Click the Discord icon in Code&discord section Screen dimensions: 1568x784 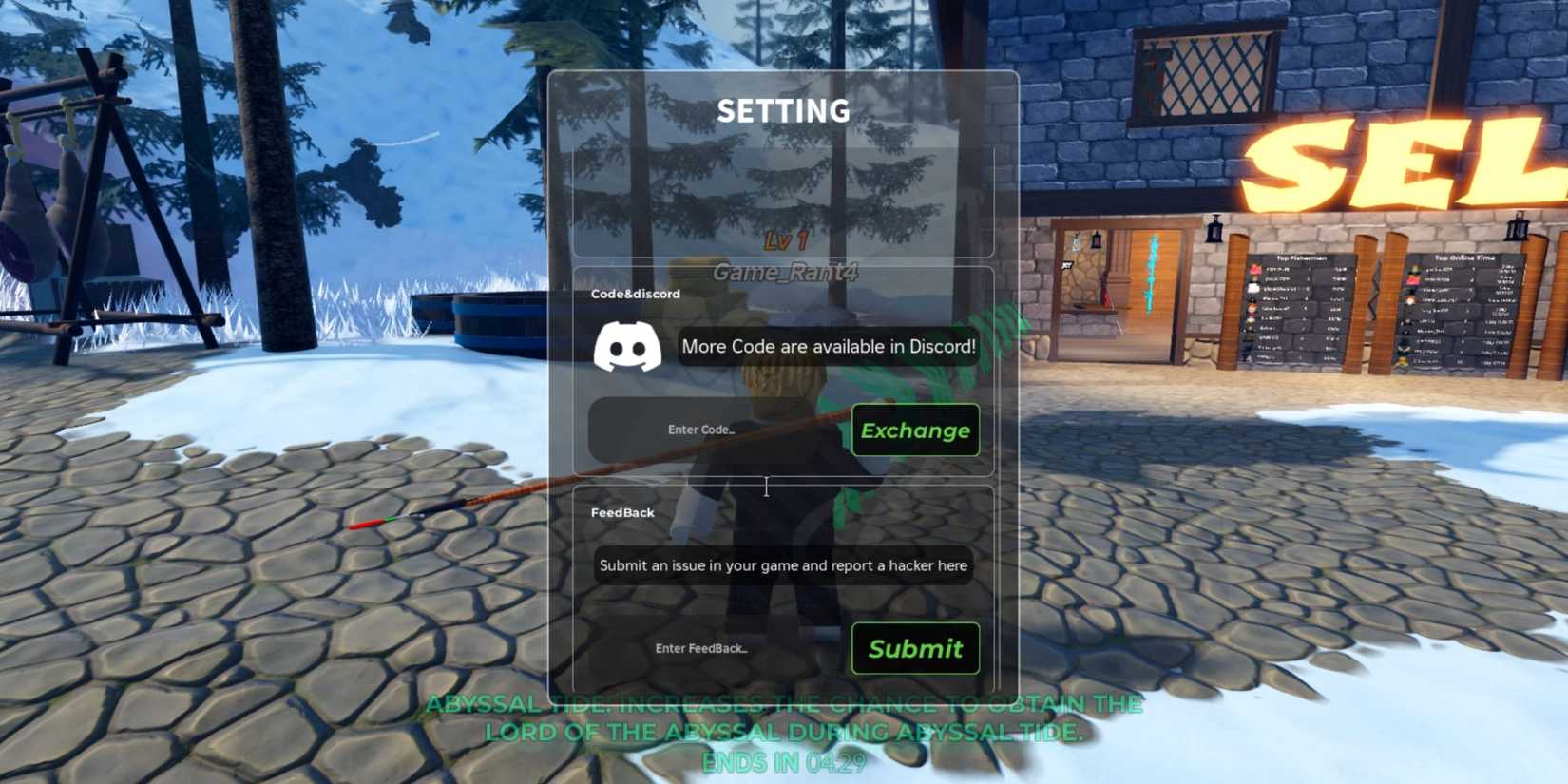628,348
